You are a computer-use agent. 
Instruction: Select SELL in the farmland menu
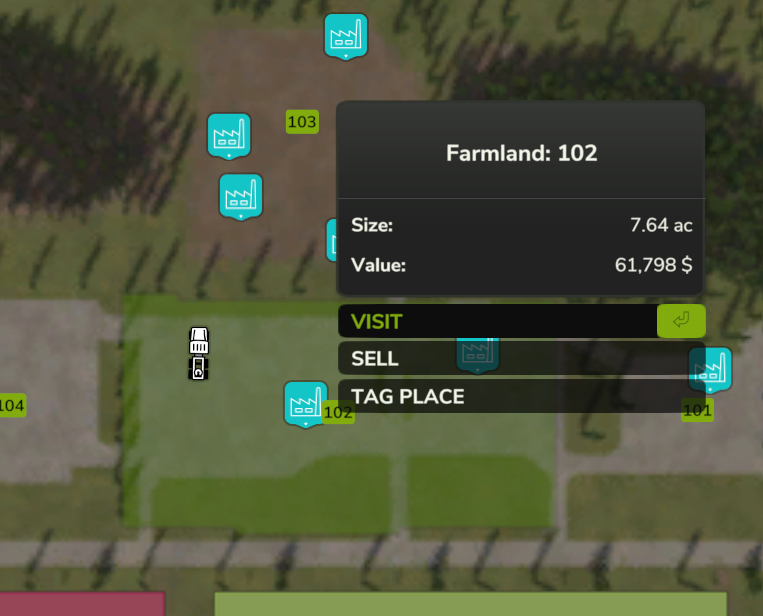498,358
